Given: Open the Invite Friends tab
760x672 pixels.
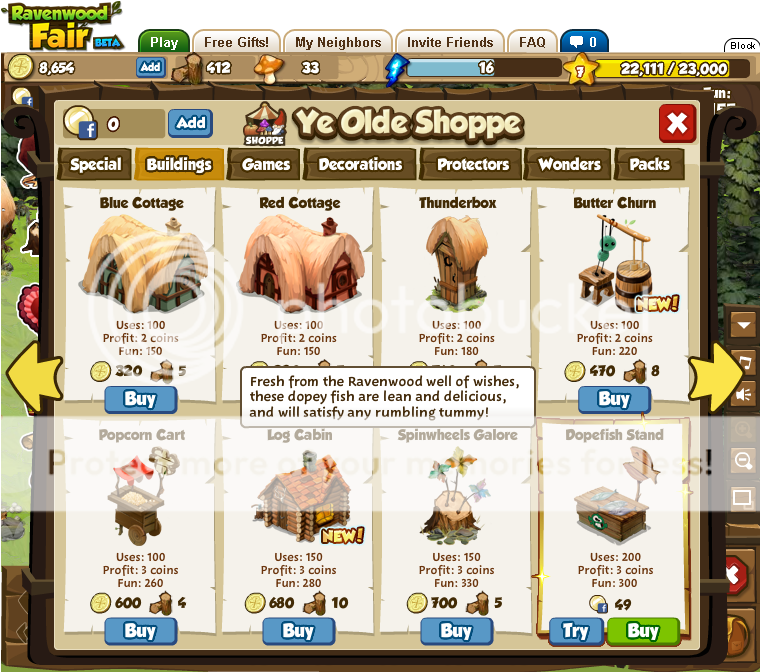Looking at the screenshot, I should (x=449, y=43).
